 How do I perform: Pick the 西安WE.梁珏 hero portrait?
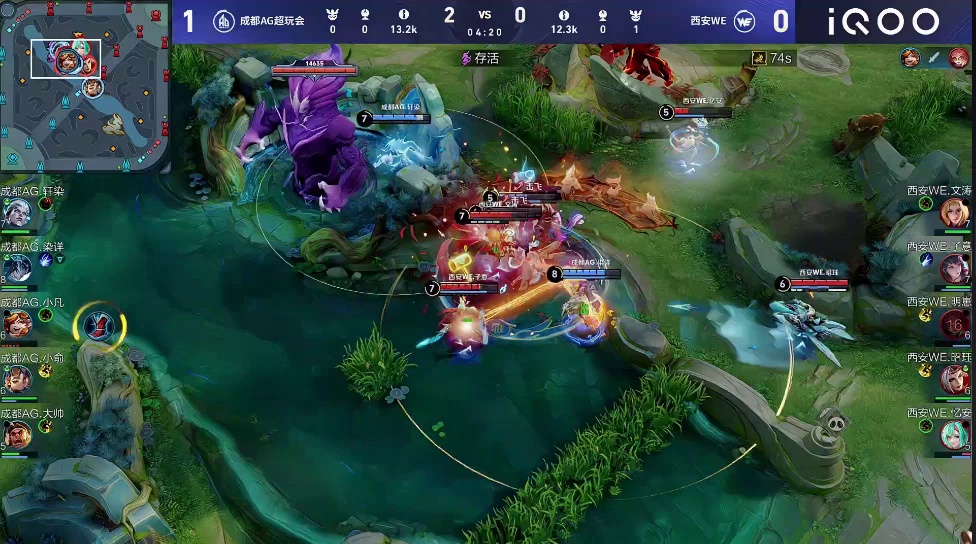point(955,379)
